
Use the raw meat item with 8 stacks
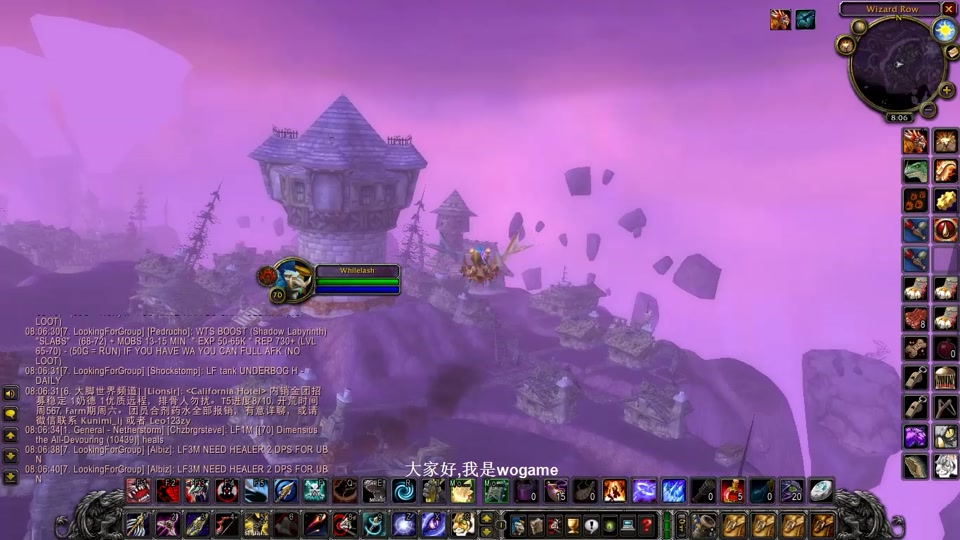[916, 319]
